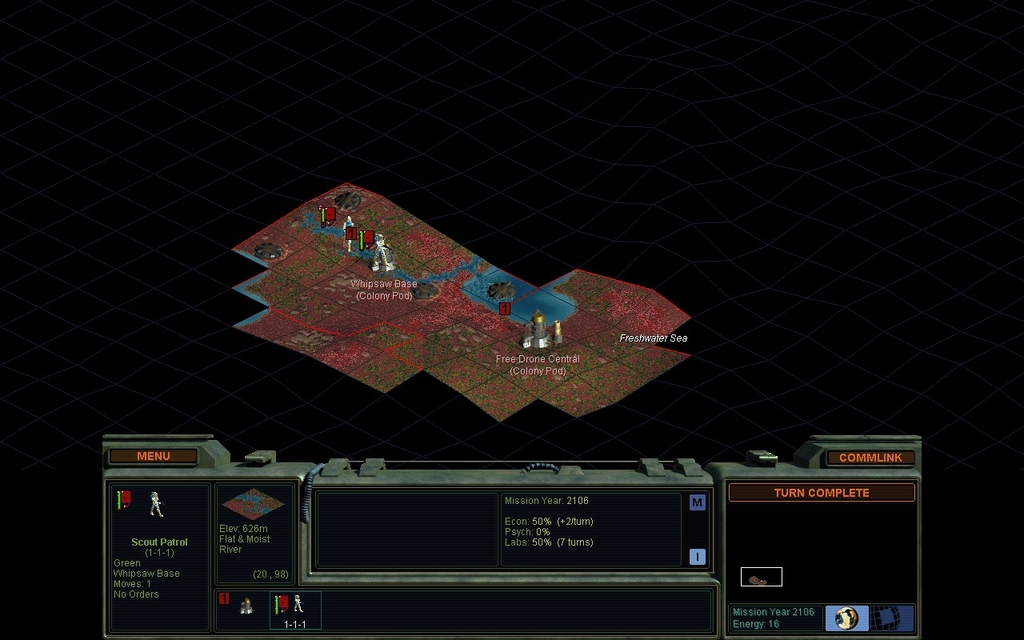
Task: Select Free Drone Central base
Action: pyautogui.click(x=538, y=330)
